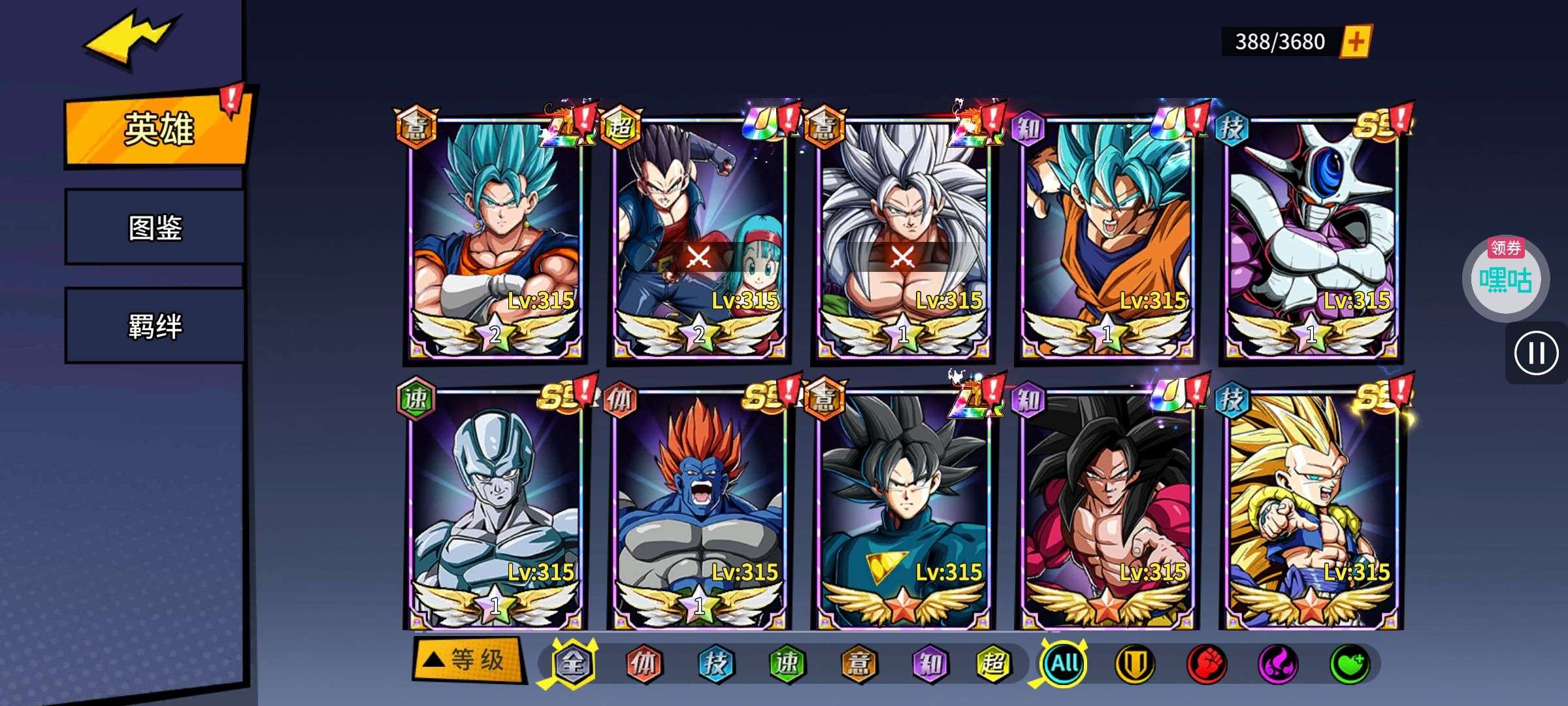Filter by the green heart role

1350,664
